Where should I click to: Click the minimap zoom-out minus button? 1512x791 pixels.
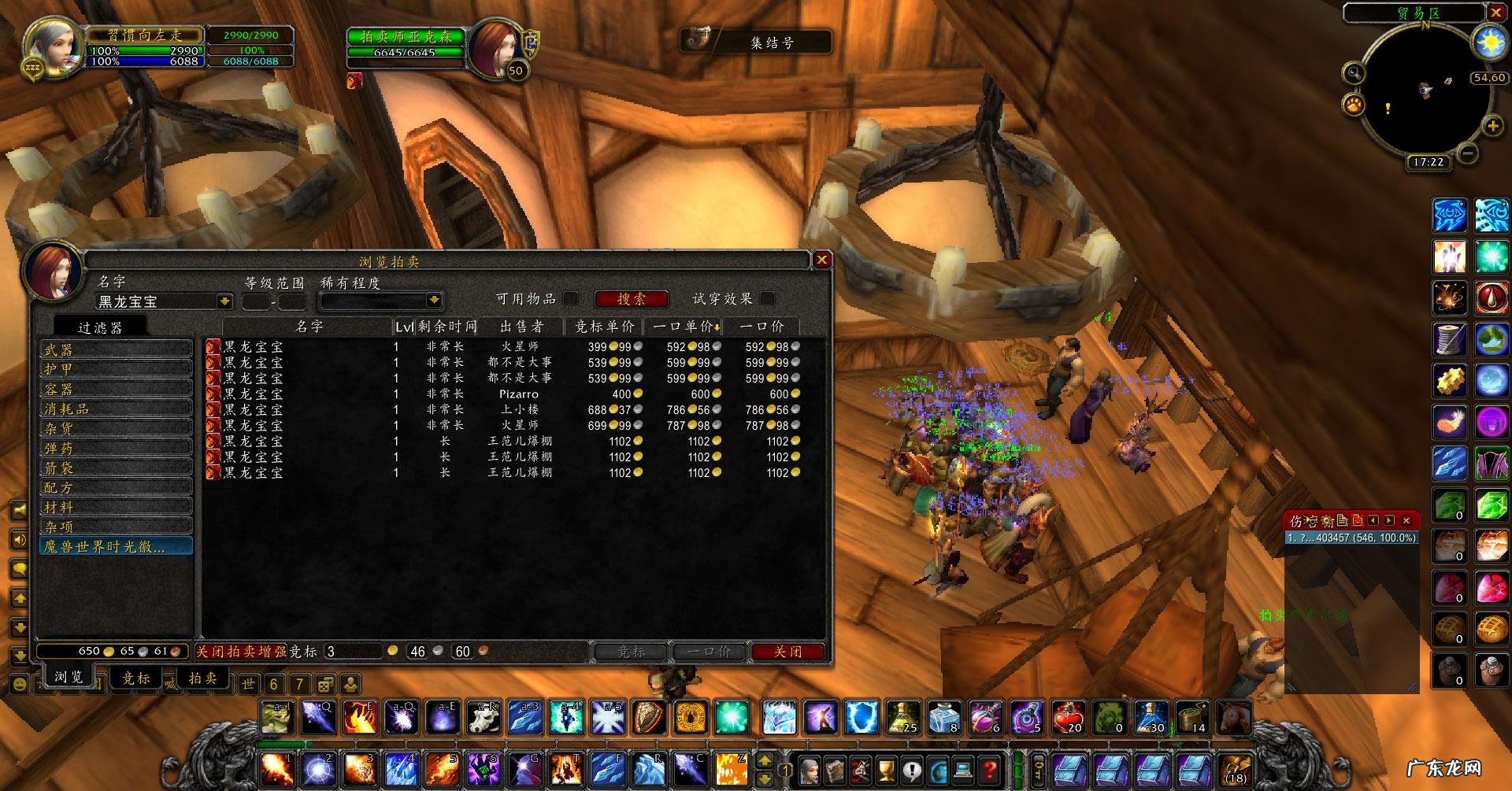tap(1466, 153)
